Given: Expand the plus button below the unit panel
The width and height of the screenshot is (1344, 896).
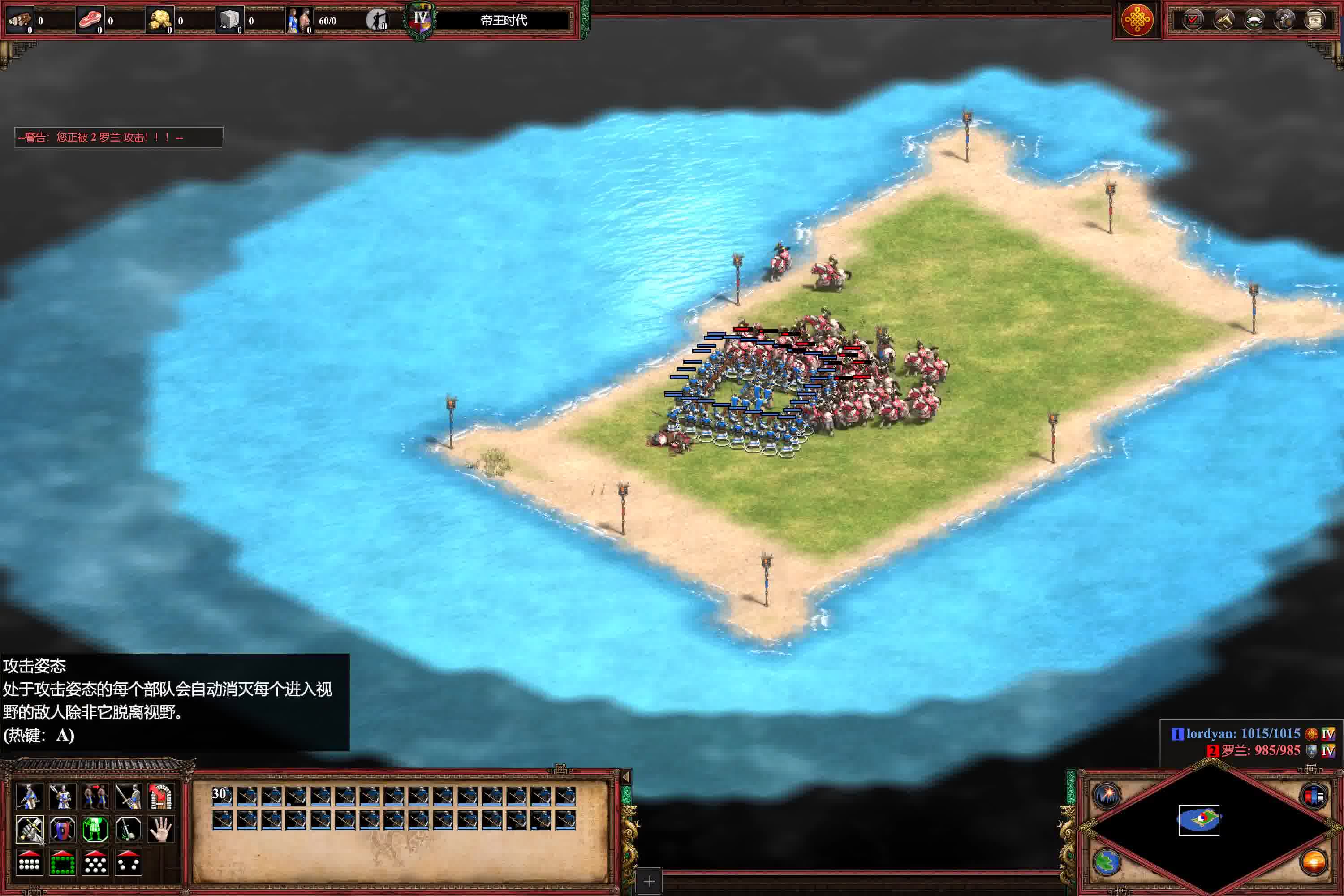Looking at the screenshot, I should click(649, 882).
